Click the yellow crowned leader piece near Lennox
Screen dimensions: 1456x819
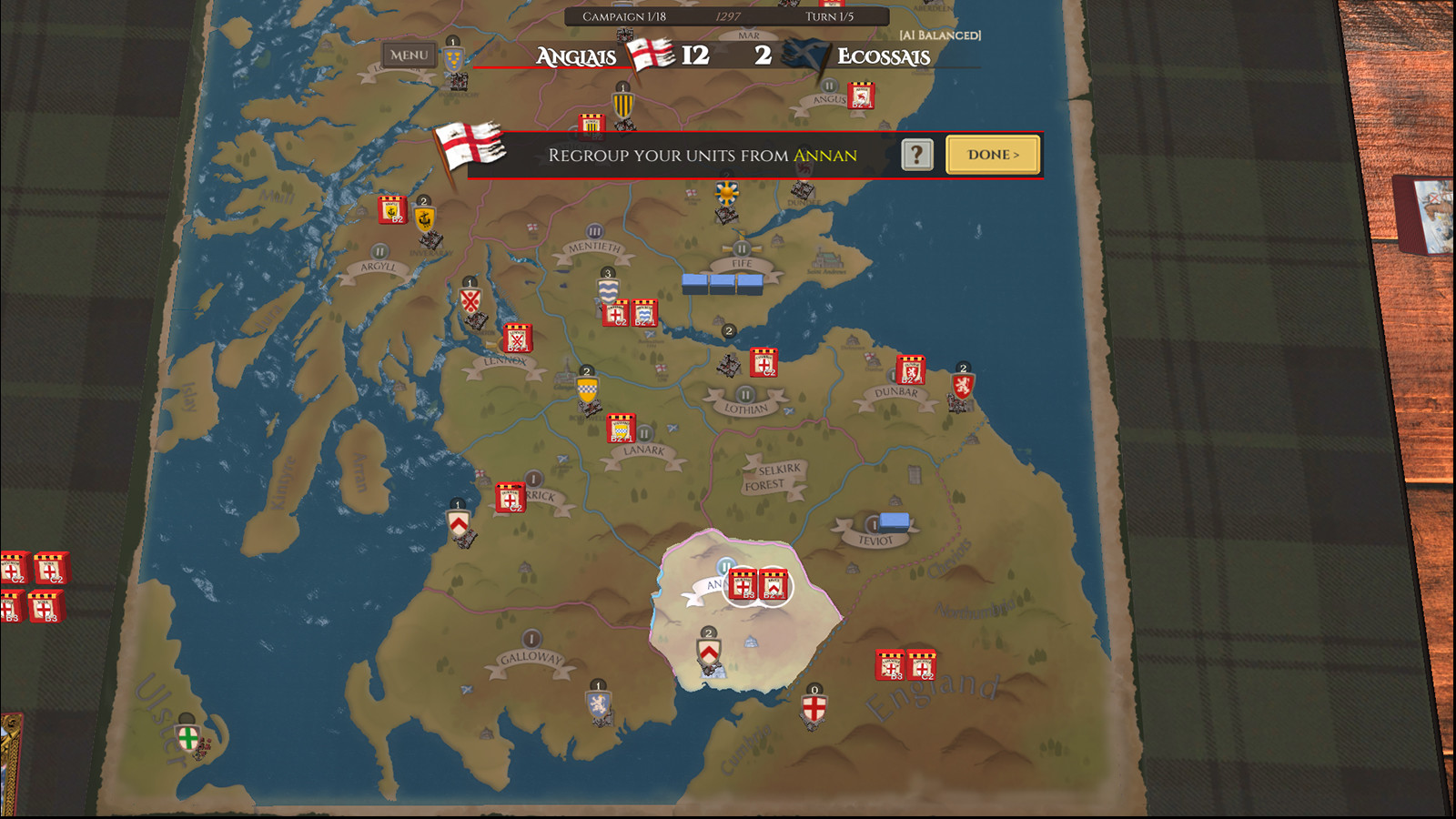click(587, 389)
